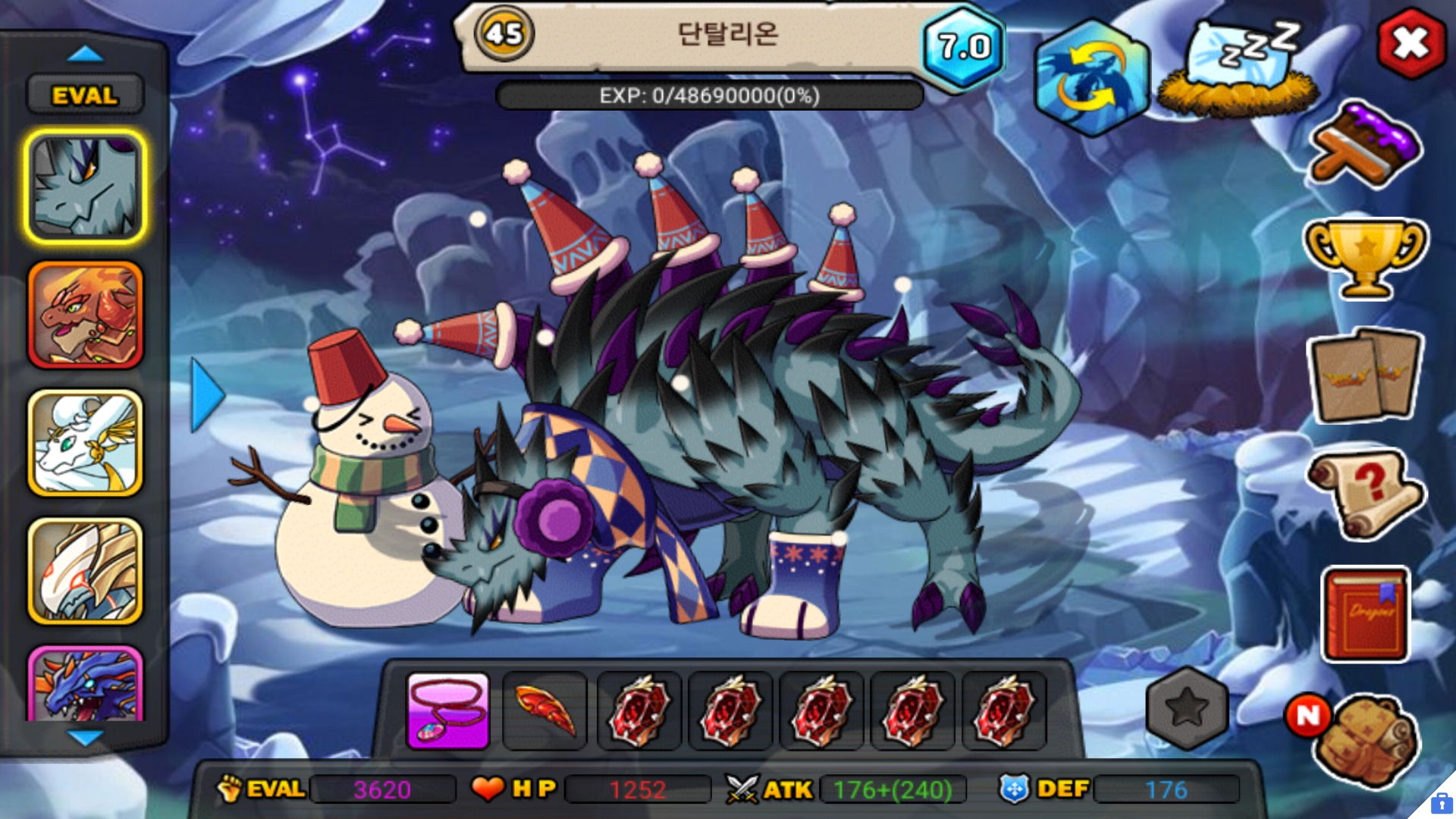This screenshot has height=819, width=1456.
Task: Open the EVAL sort button
Action: (85, 96)
